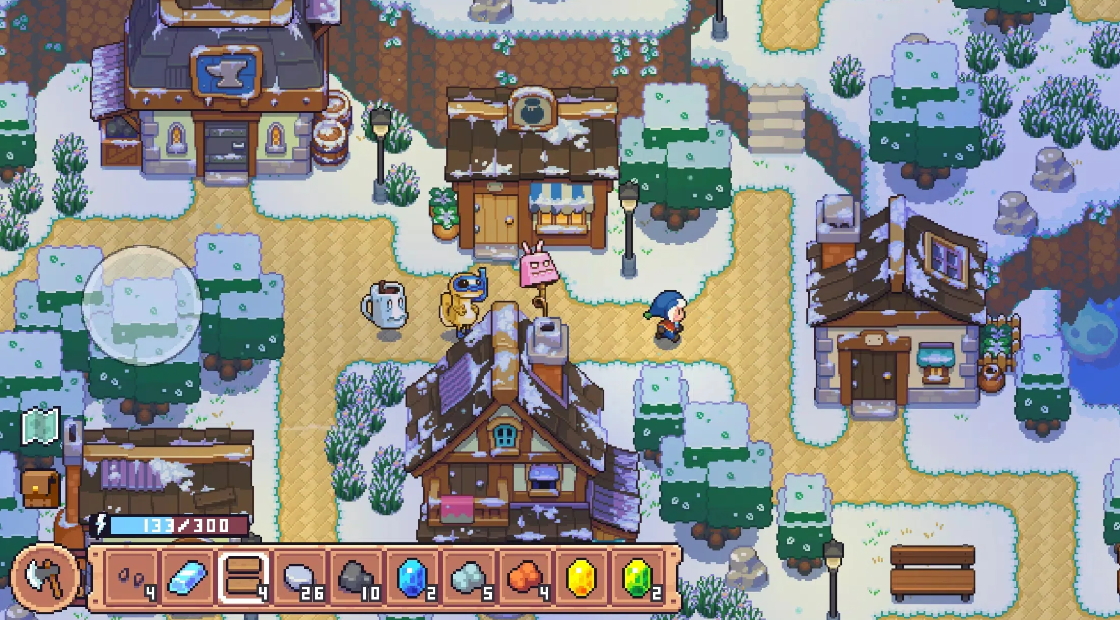Screen dimensions: 1120x620
Task: Pick the white stone stack of 26
Action: pos(300,578)
